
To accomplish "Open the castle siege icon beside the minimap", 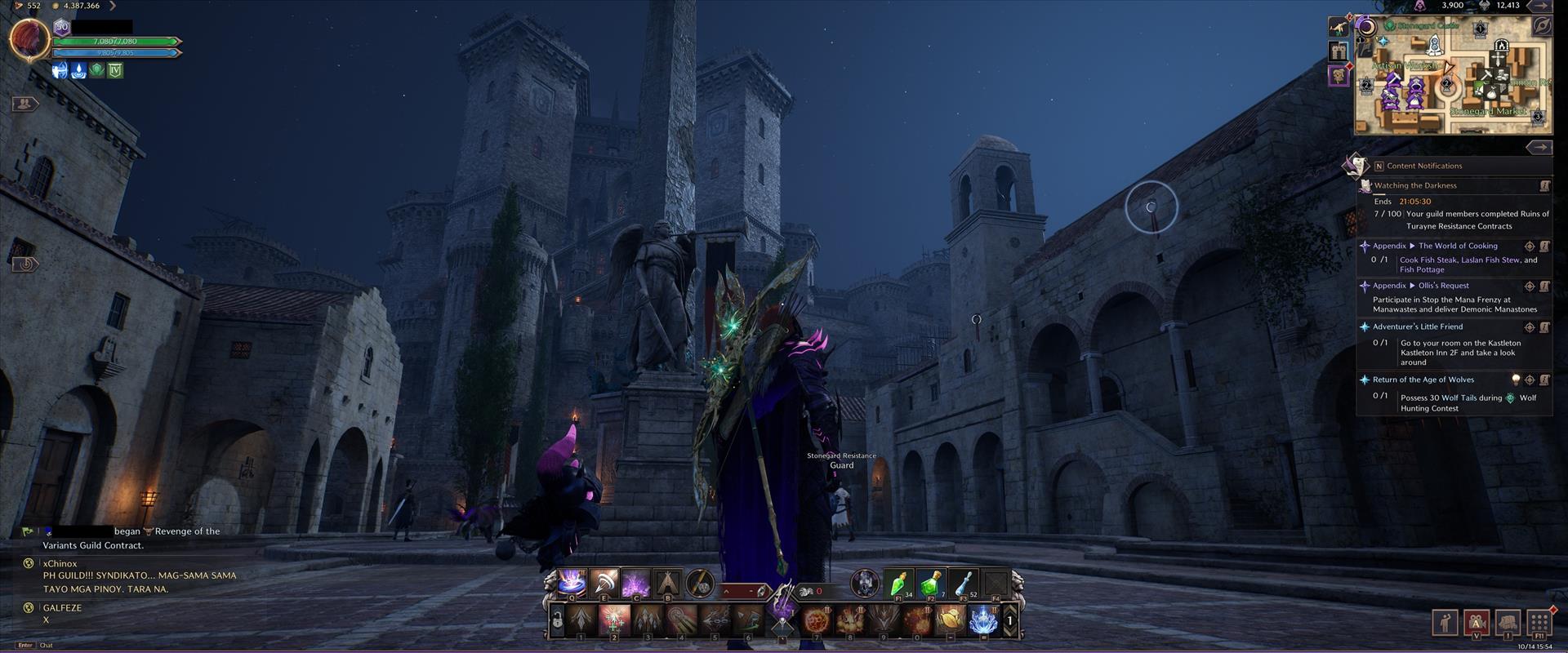I will [x=1338, y=51].
